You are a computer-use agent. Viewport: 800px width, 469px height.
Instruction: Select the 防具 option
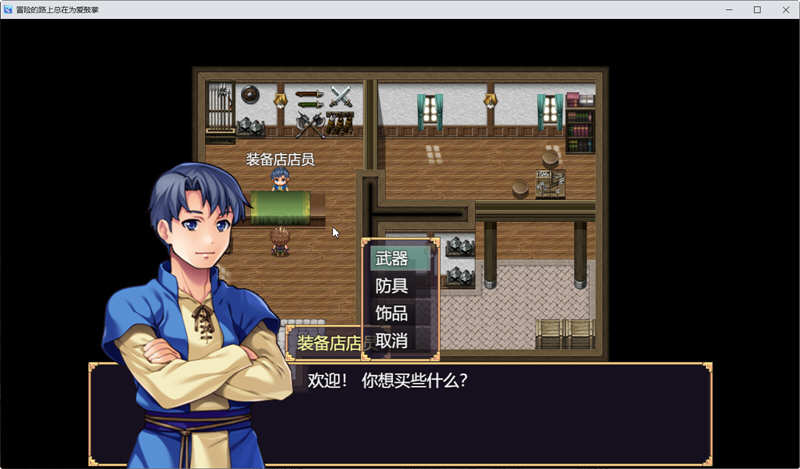point(399,286)
